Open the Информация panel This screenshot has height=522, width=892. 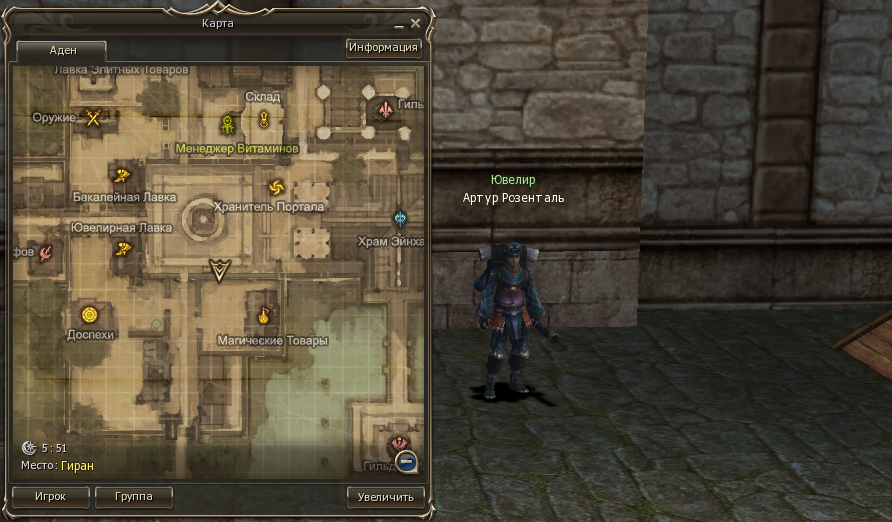383,47
